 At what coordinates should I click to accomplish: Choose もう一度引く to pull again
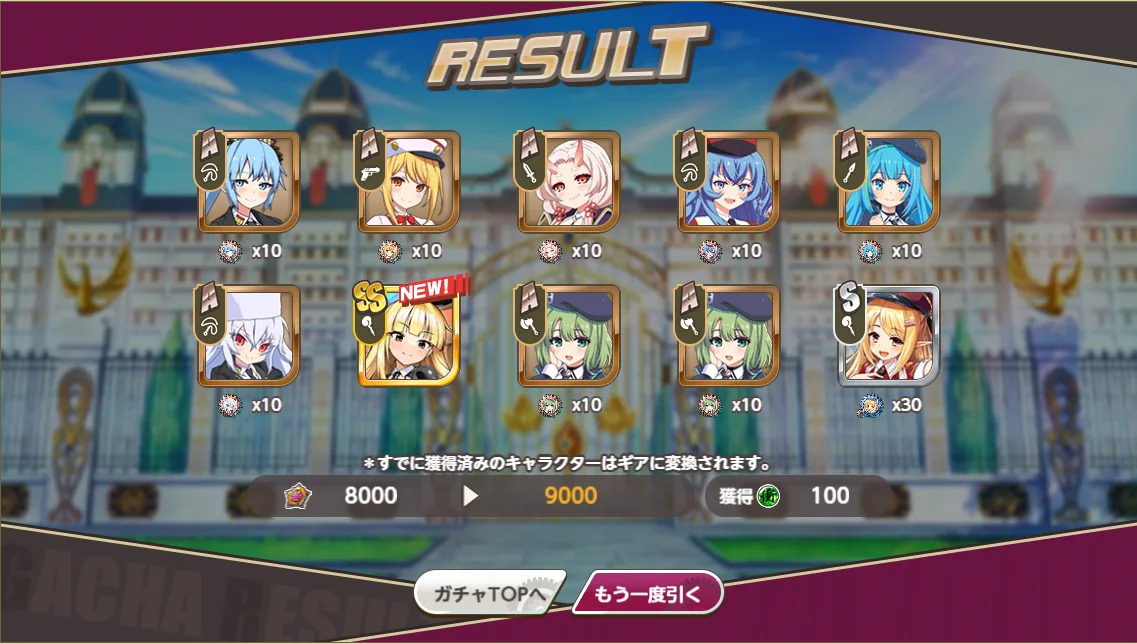tap(648, 594)
